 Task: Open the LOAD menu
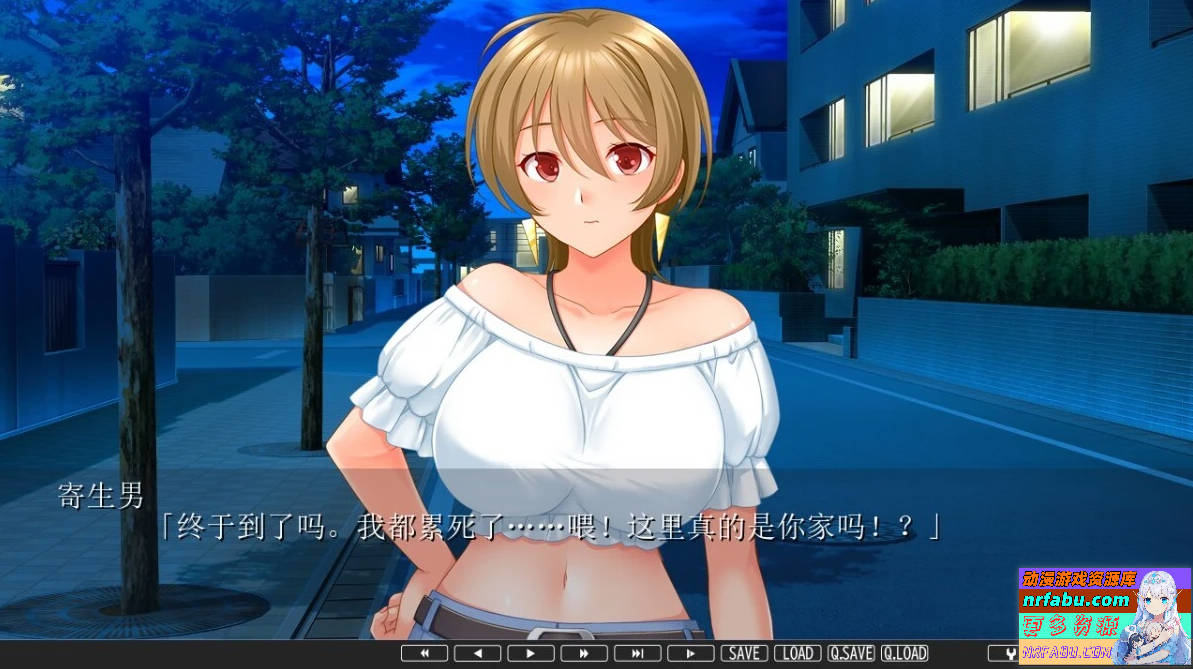[797, 653]
